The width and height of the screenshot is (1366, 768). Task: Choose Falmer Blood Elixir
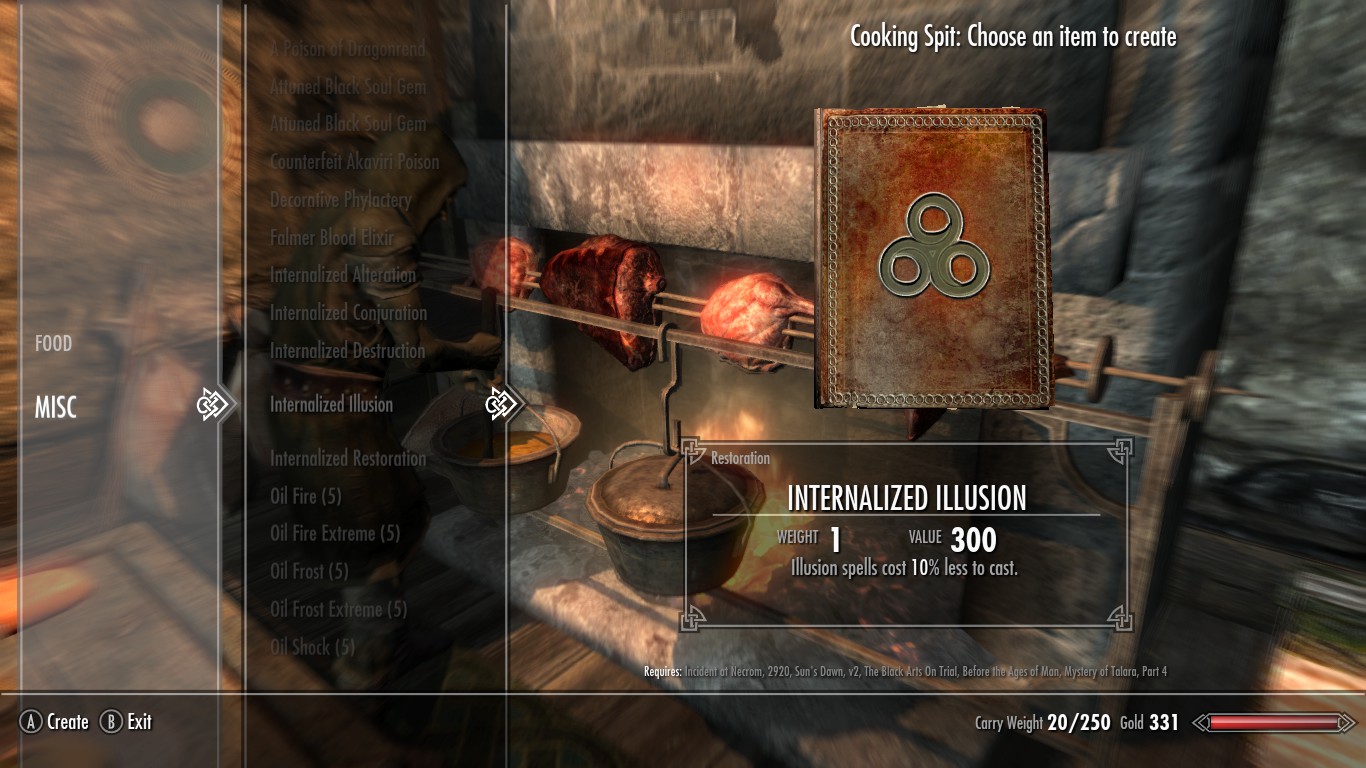[x=332, y=238]
